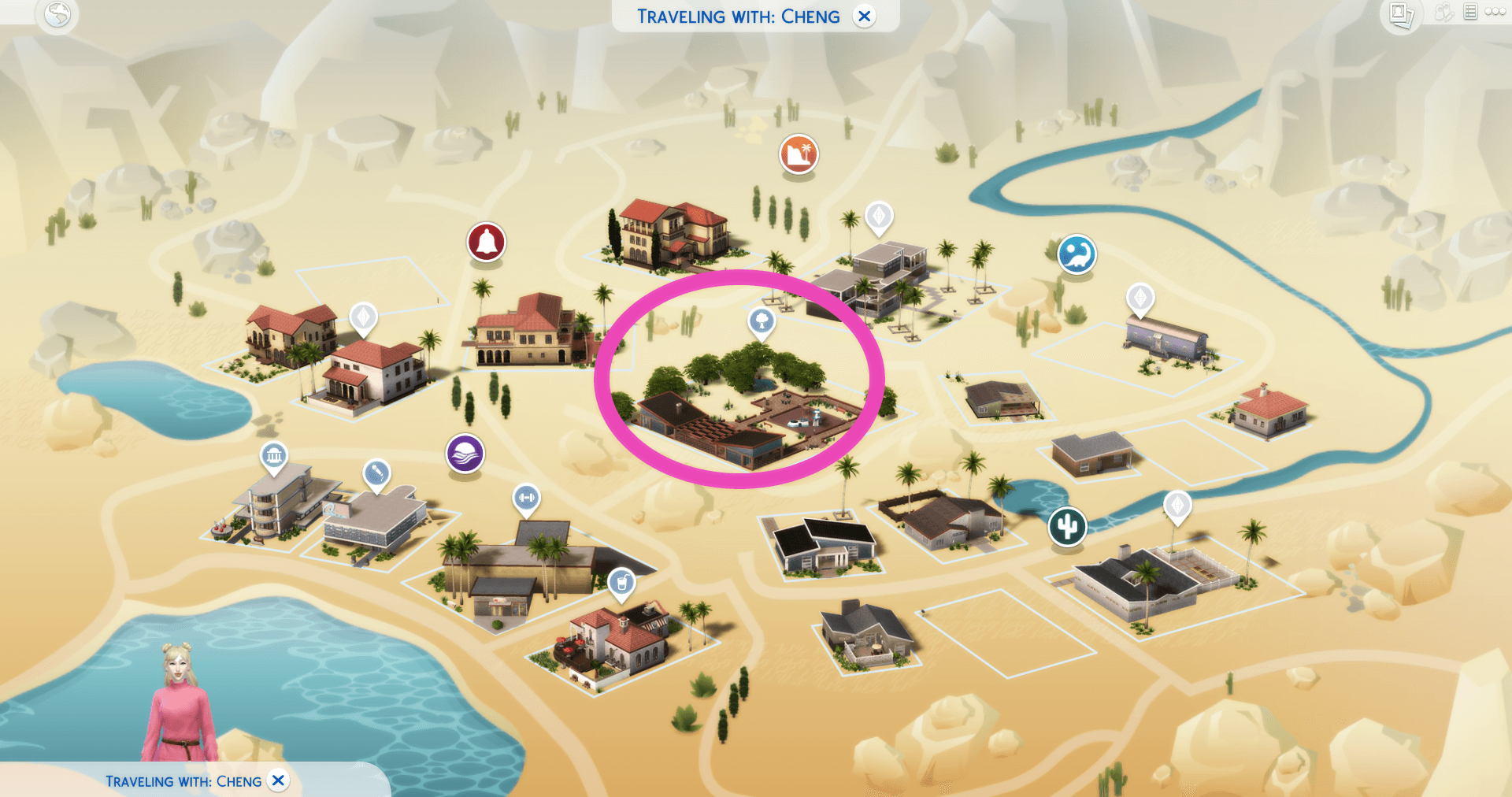
Task: Click the orange desert landmark icon
Action: (798, 155)
